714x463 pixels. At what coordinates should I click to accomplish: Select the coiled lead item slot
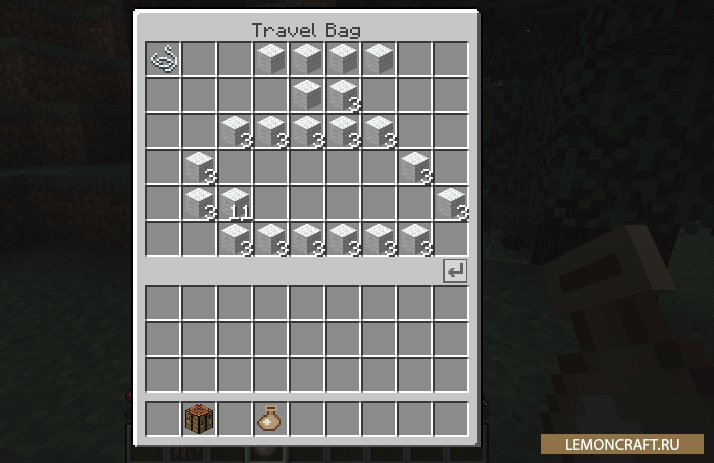[163, 59]
